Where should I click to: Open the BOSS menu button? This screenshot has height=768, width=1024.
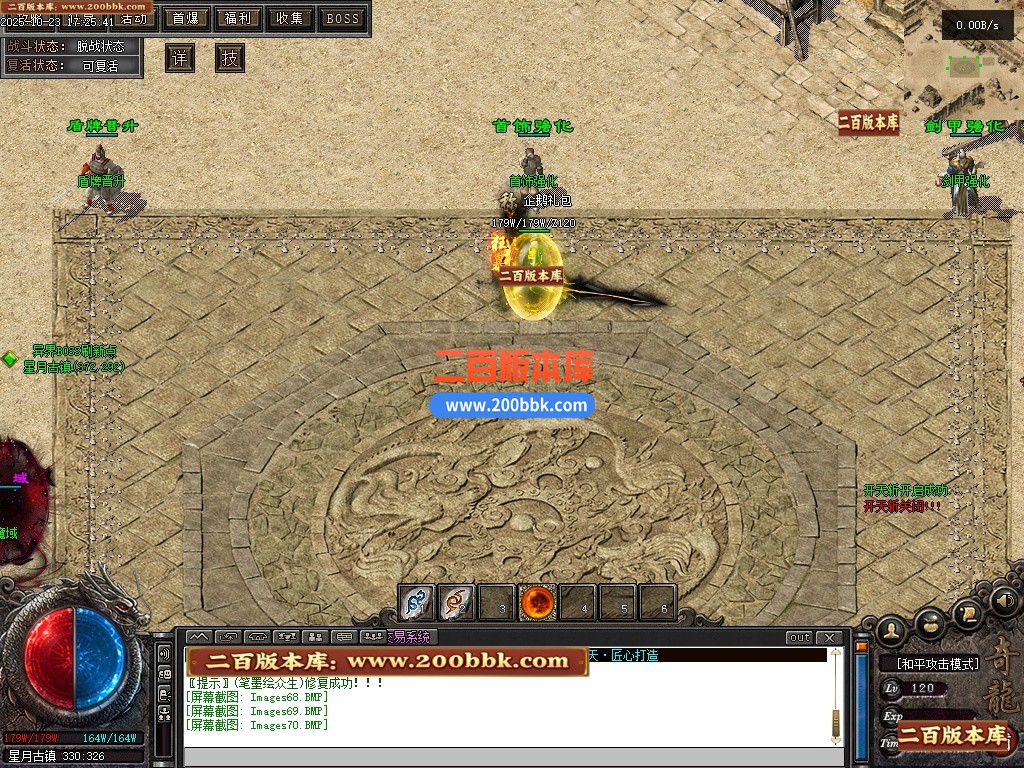pyautogui.click(x=343, y=18)
